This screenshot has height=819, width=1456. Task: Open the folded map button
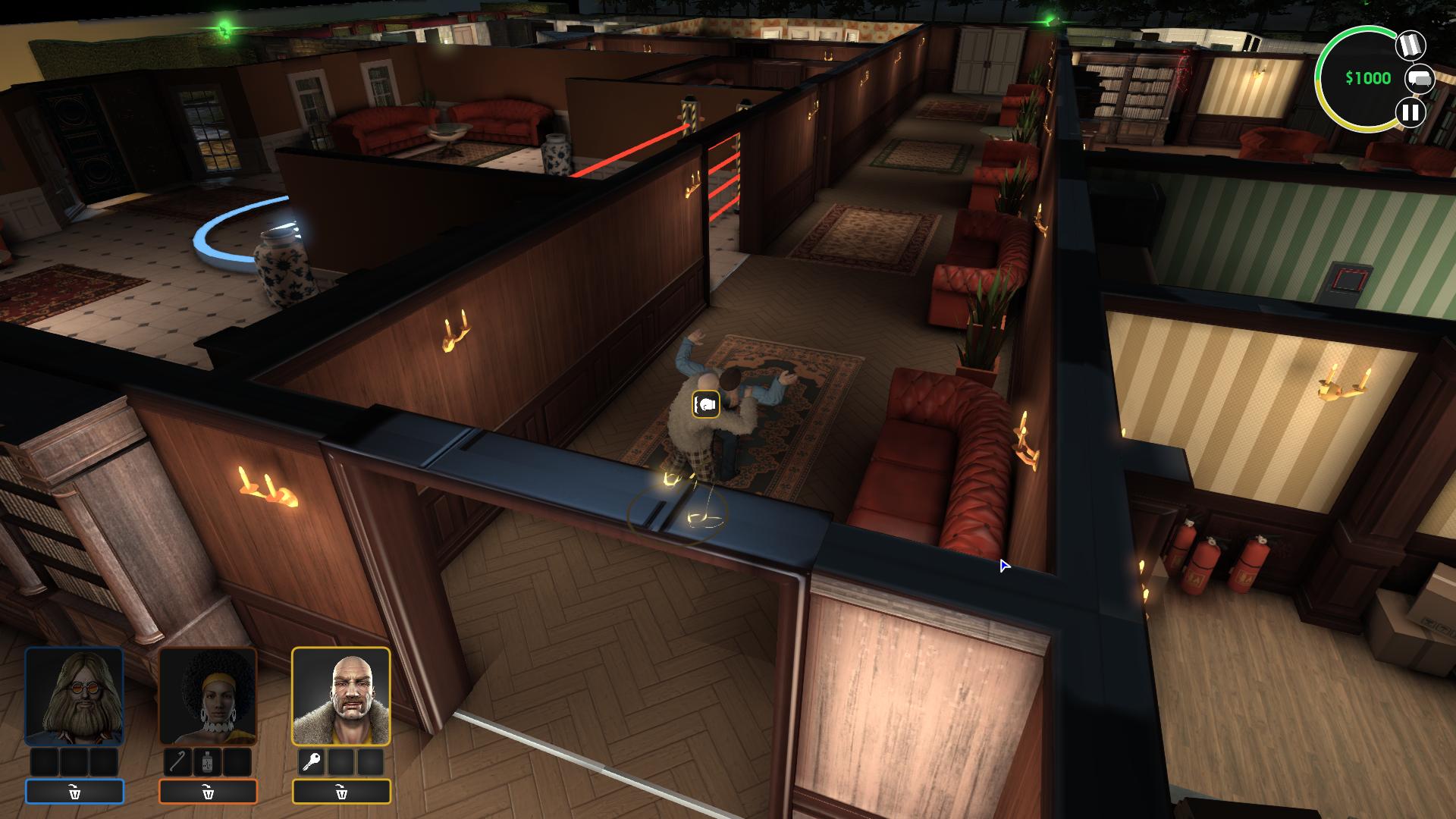pos(1410,45)
